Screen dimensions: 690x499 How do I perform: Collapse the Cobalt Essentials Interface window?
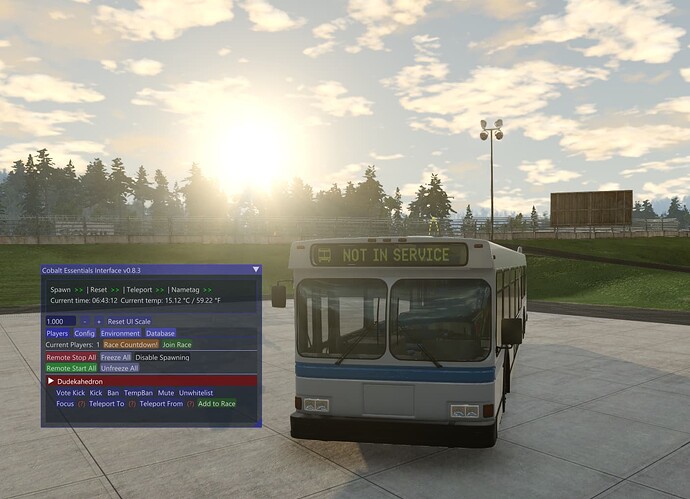tap(255, 269)
